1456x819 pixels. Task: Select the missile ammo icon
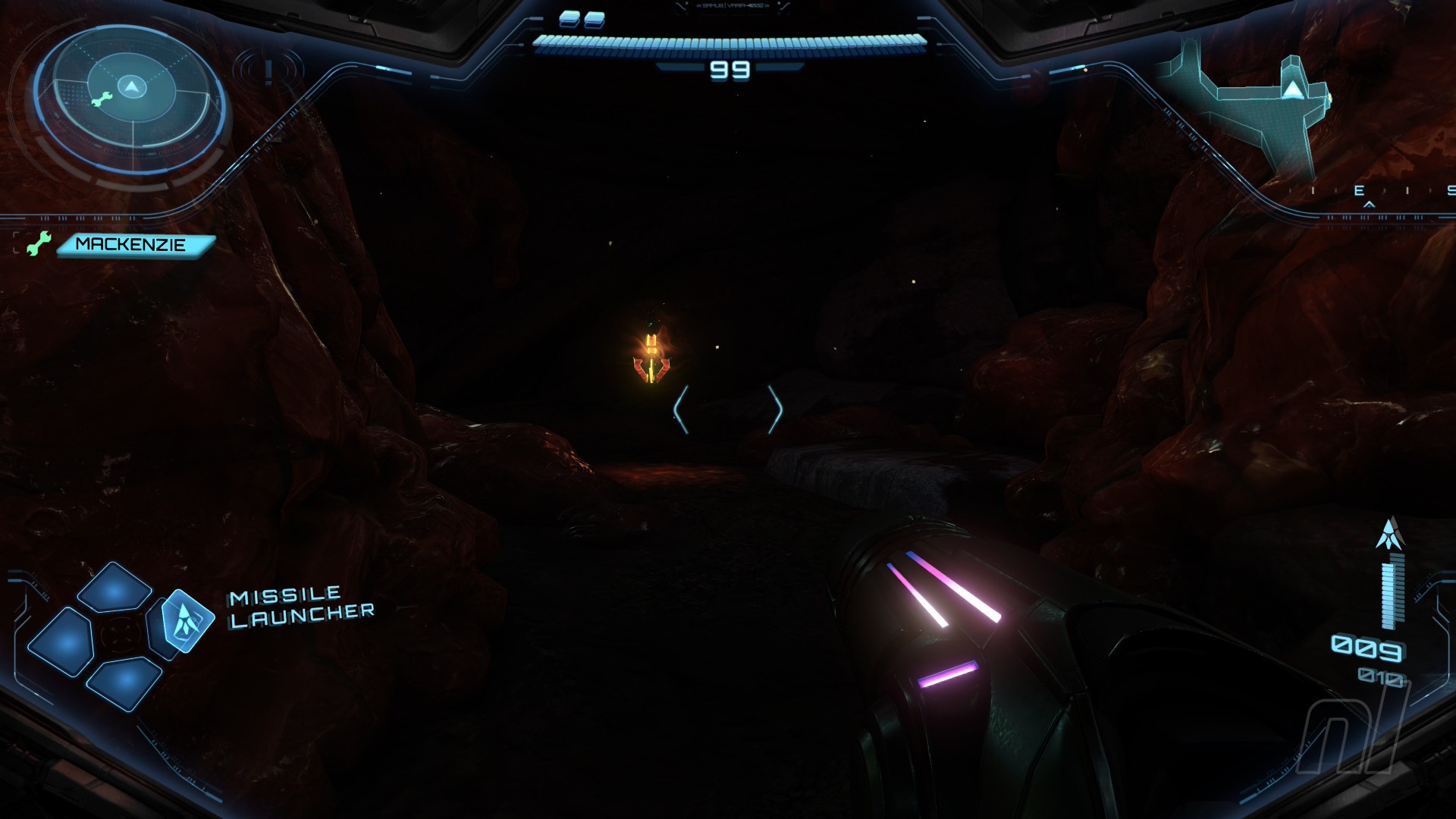point(1390,534)
